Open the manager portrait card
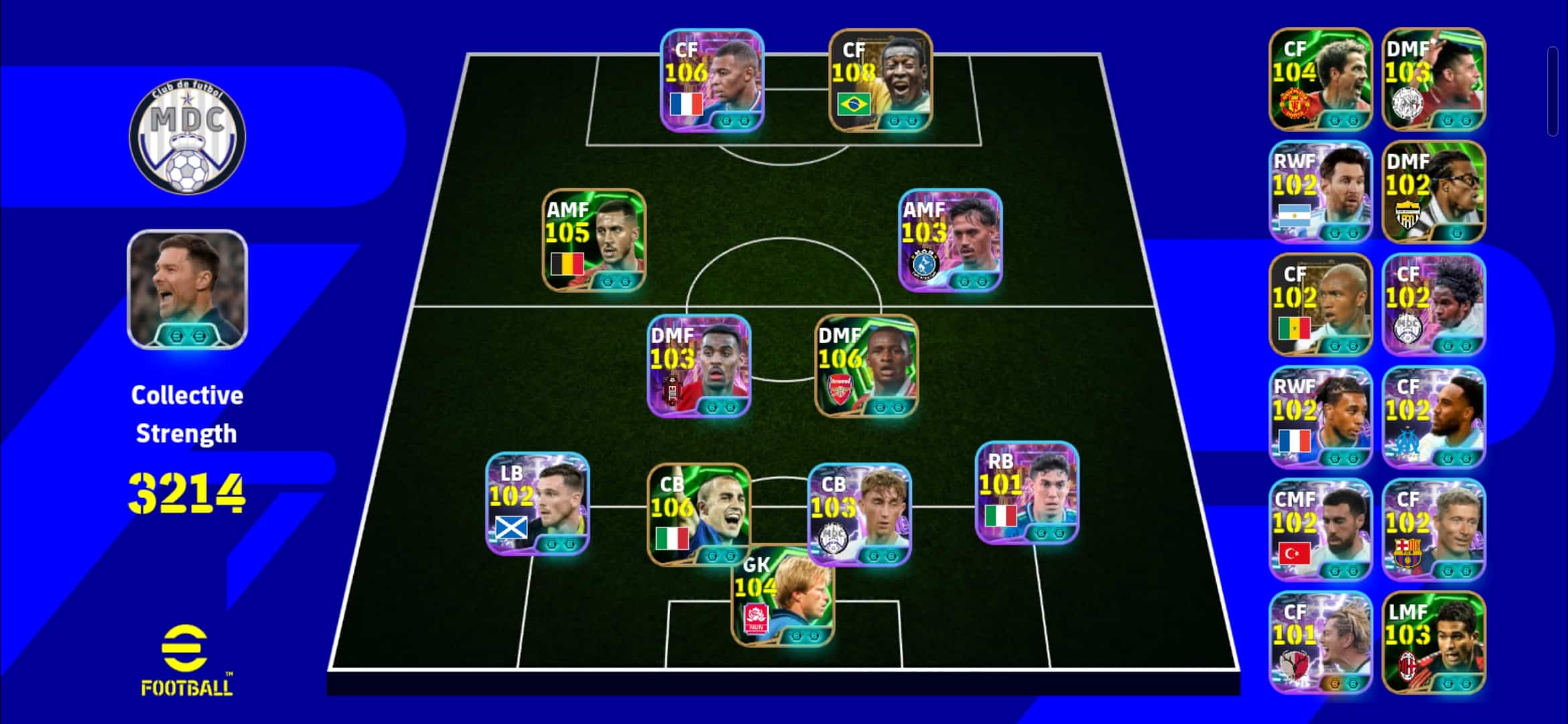Viewport: 1568px width, 724px height. pyautogui.click(x=187, y=290)
